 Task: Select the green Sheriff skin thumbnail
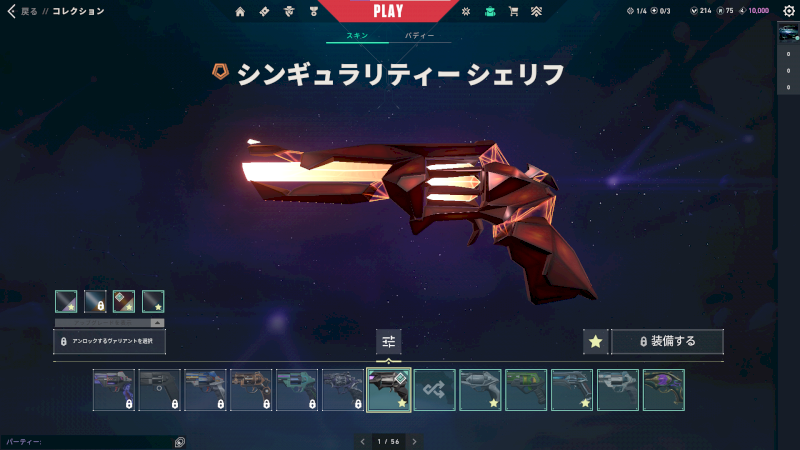tap(526, 390)
